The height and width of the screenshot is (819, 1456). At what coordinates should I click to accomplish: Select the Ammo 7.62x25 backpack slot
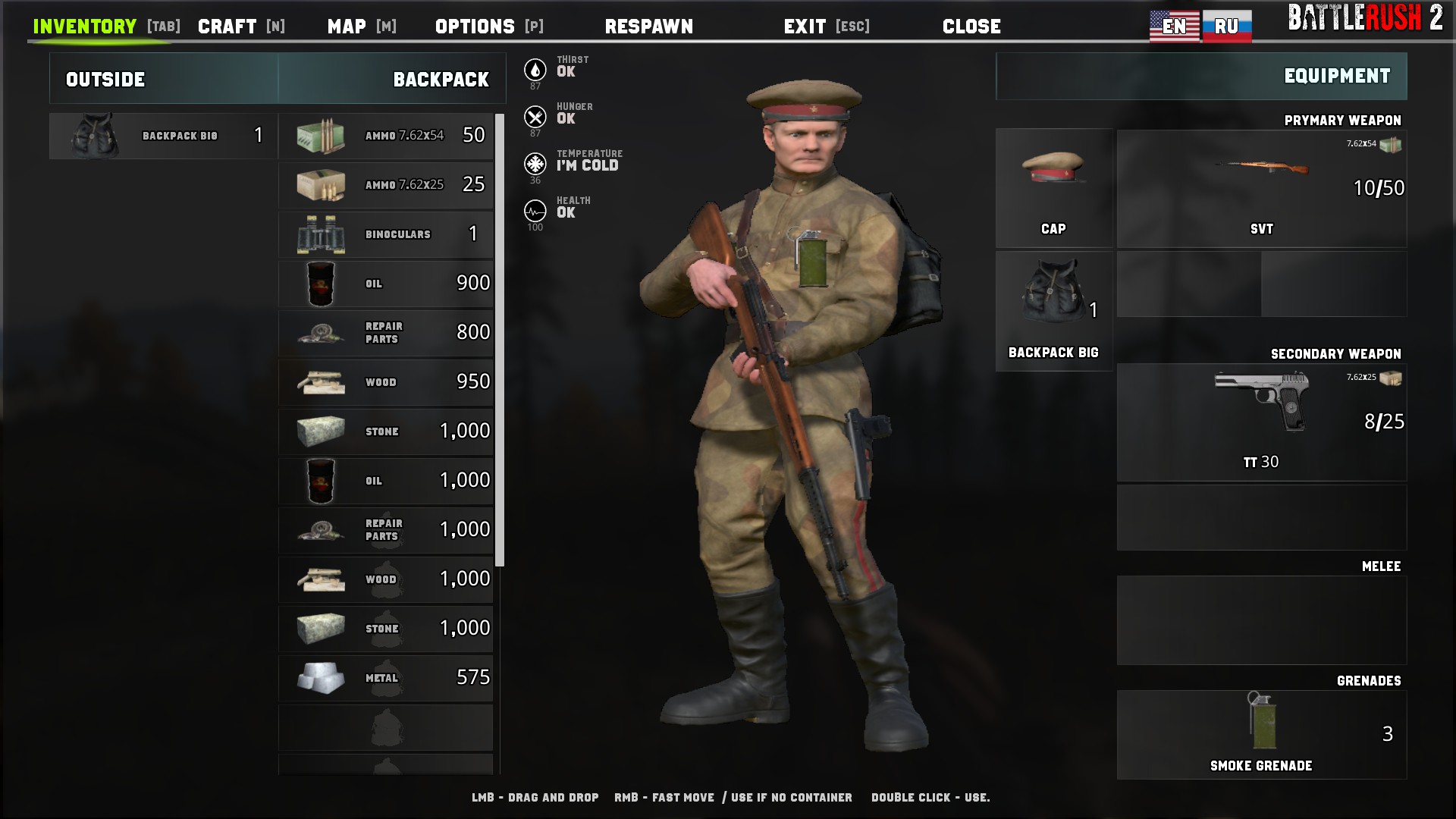pyautogui.click(x=386, y=185)
